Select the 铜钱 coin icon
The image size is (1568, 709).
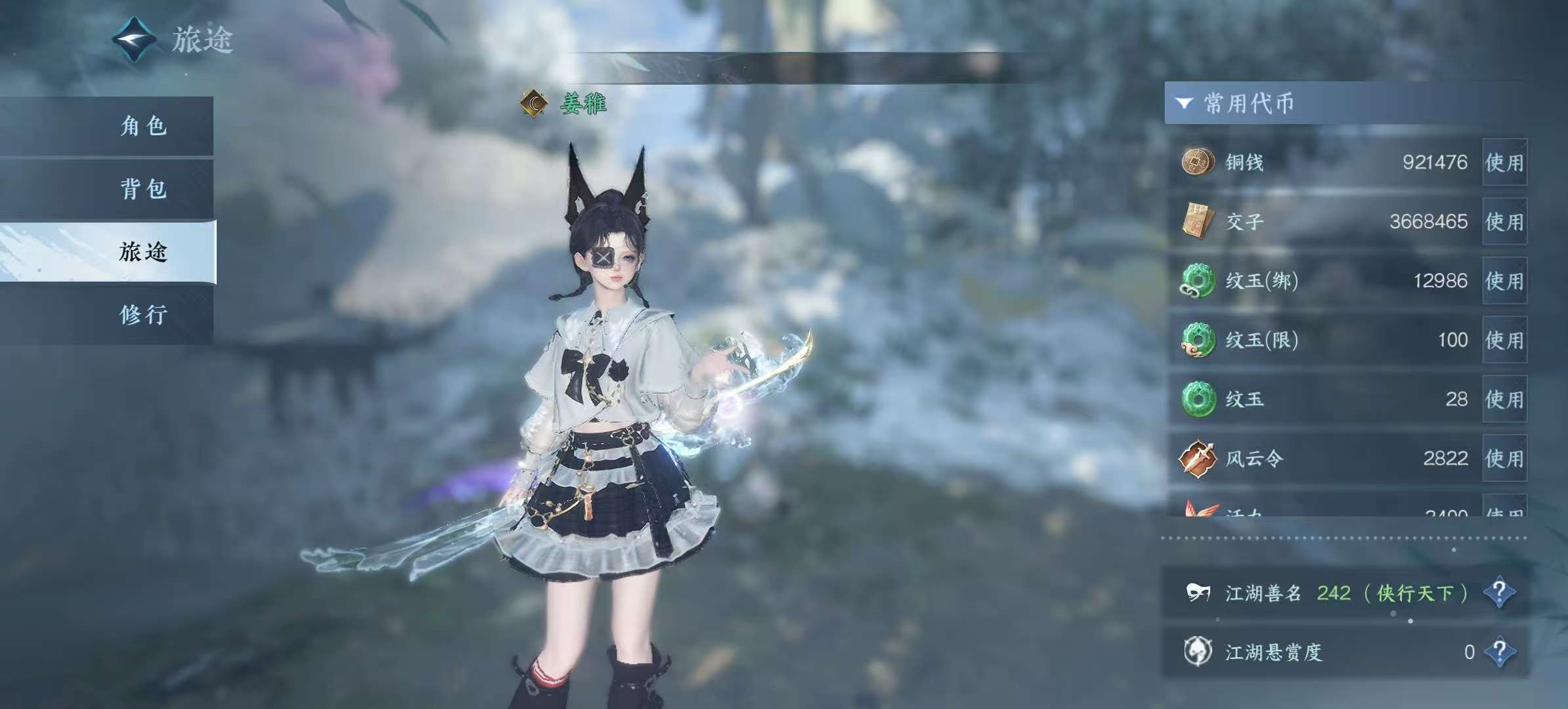pyautogui.click(x=1197, y=161)
